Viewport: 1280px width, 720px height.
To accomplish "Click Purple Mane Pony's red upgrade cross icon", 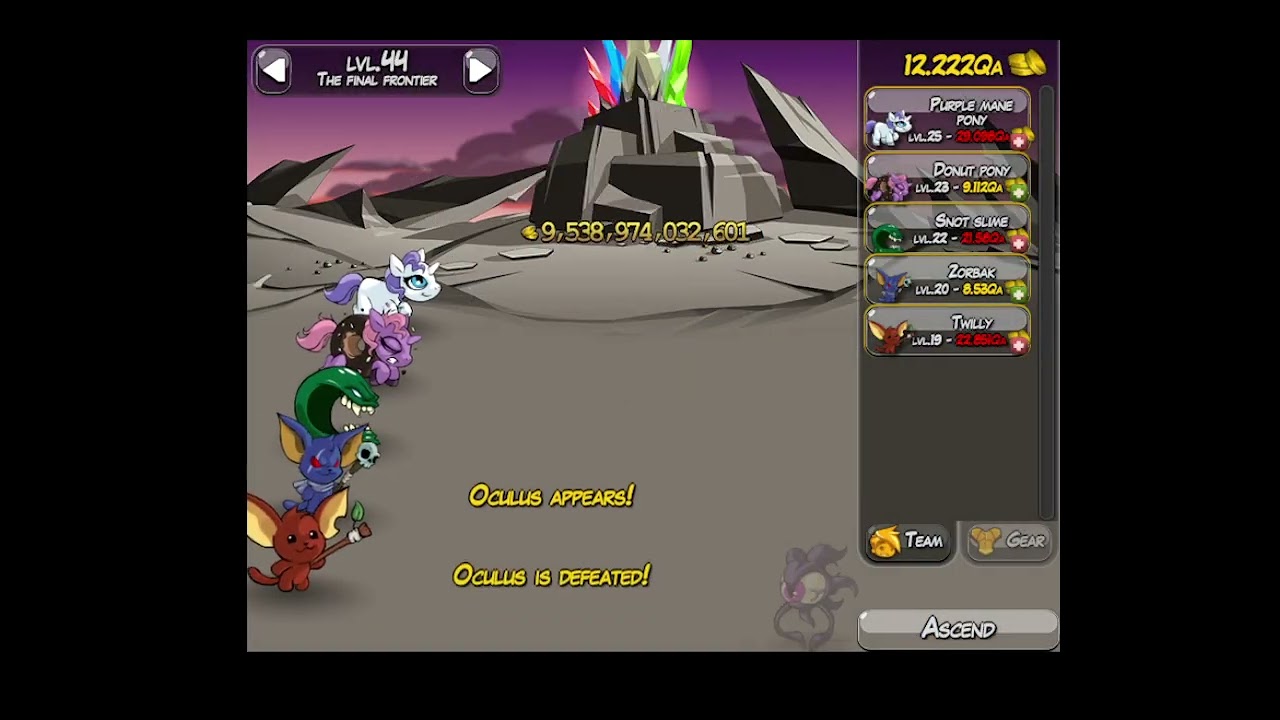I will [1019, 140].
